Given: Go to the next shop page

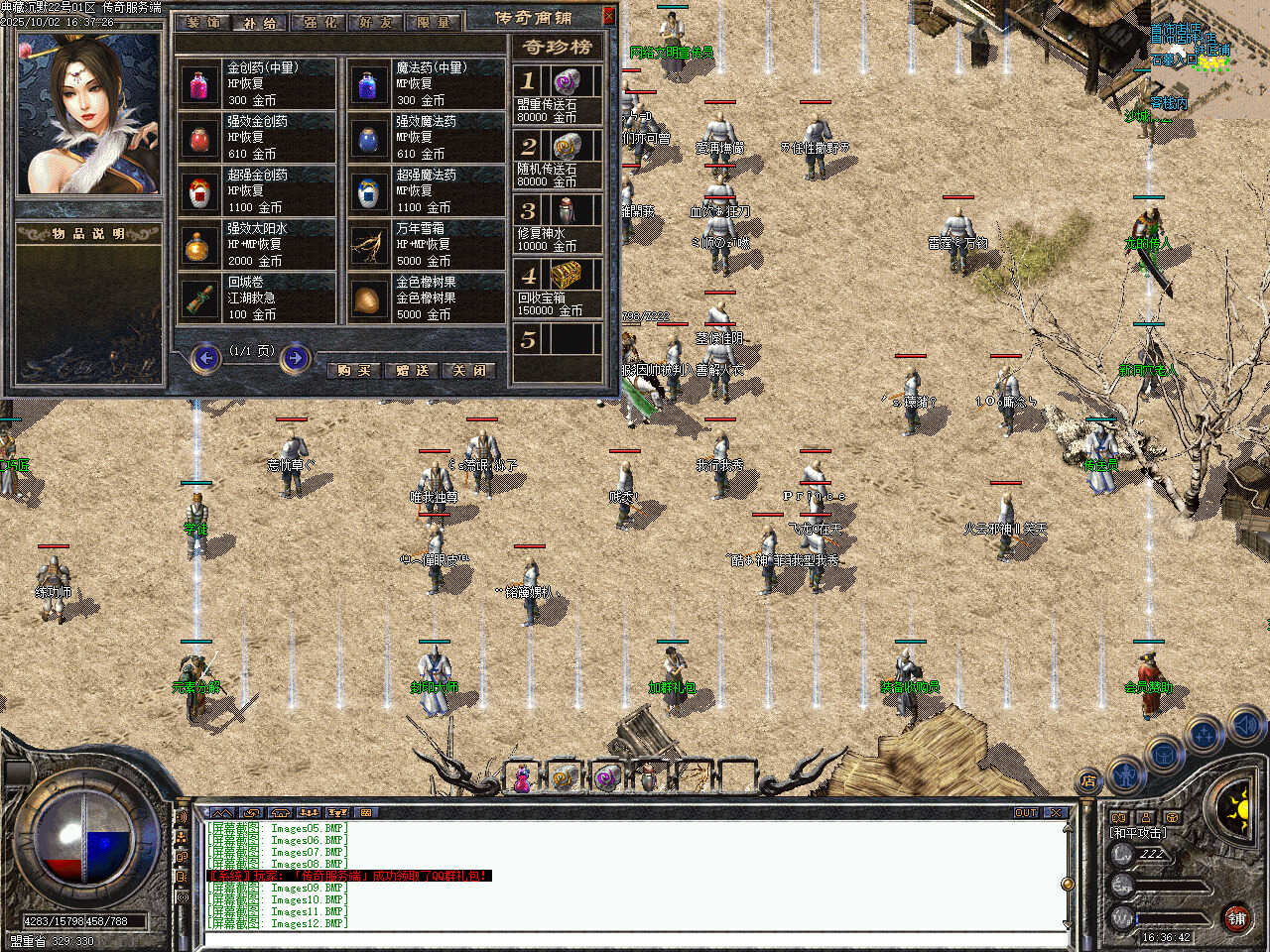Looking at the screenshot, I should click(x=295, y=357).
